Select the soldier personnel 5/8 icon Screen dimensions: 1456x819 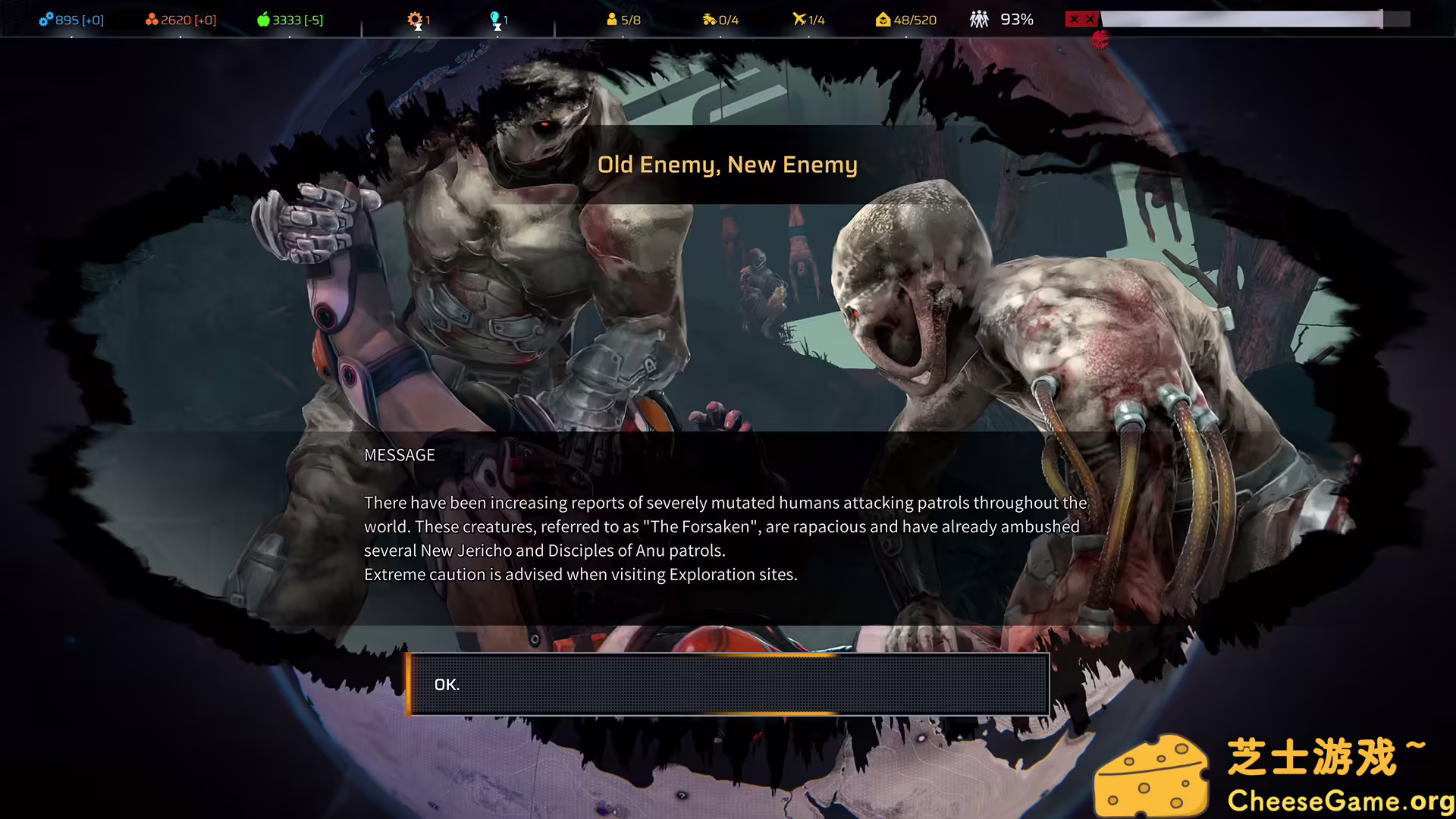(611, 19)
